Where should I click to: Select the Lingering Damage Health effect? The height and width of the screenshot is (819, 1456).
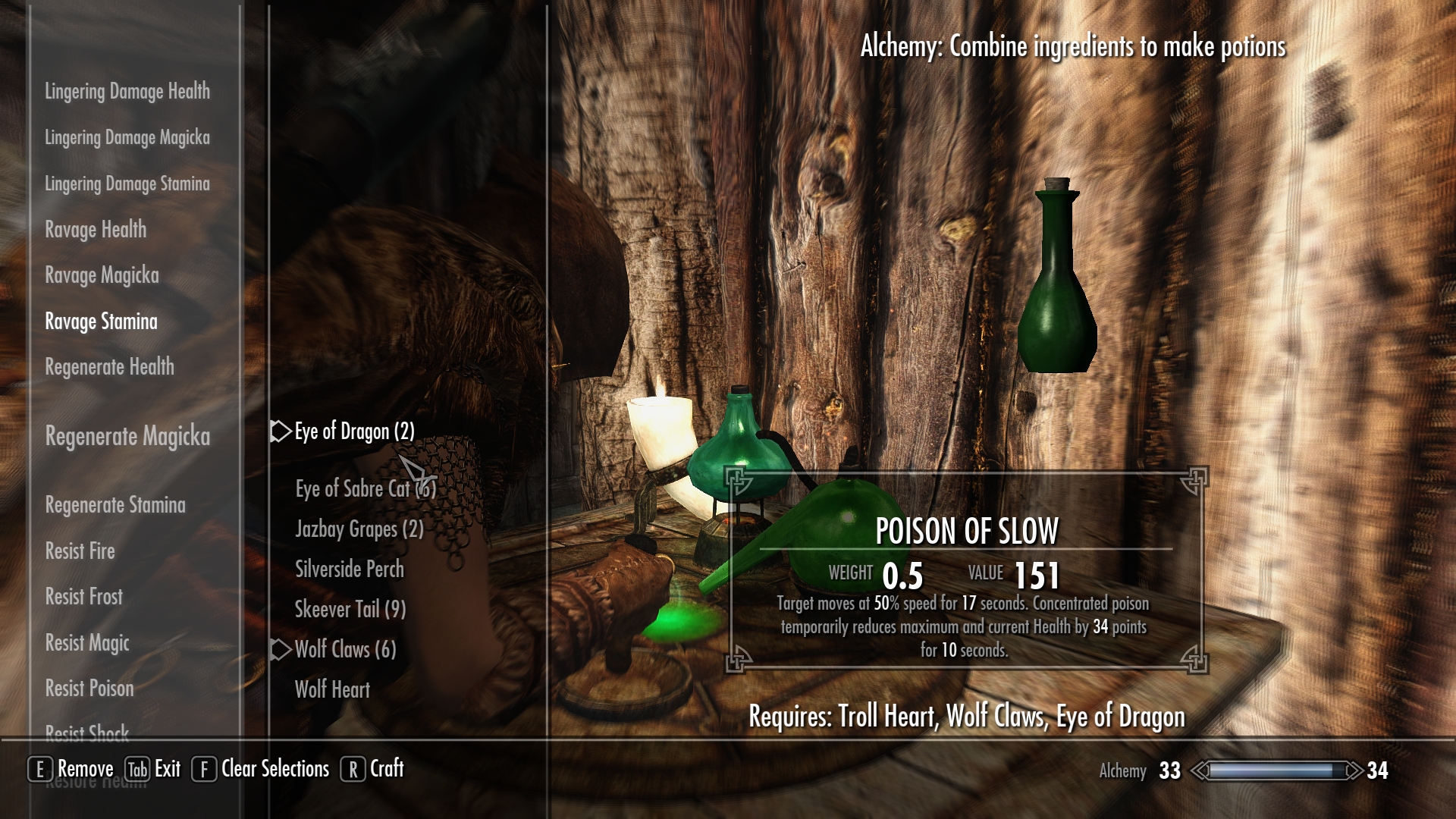[x=127, y=92]
